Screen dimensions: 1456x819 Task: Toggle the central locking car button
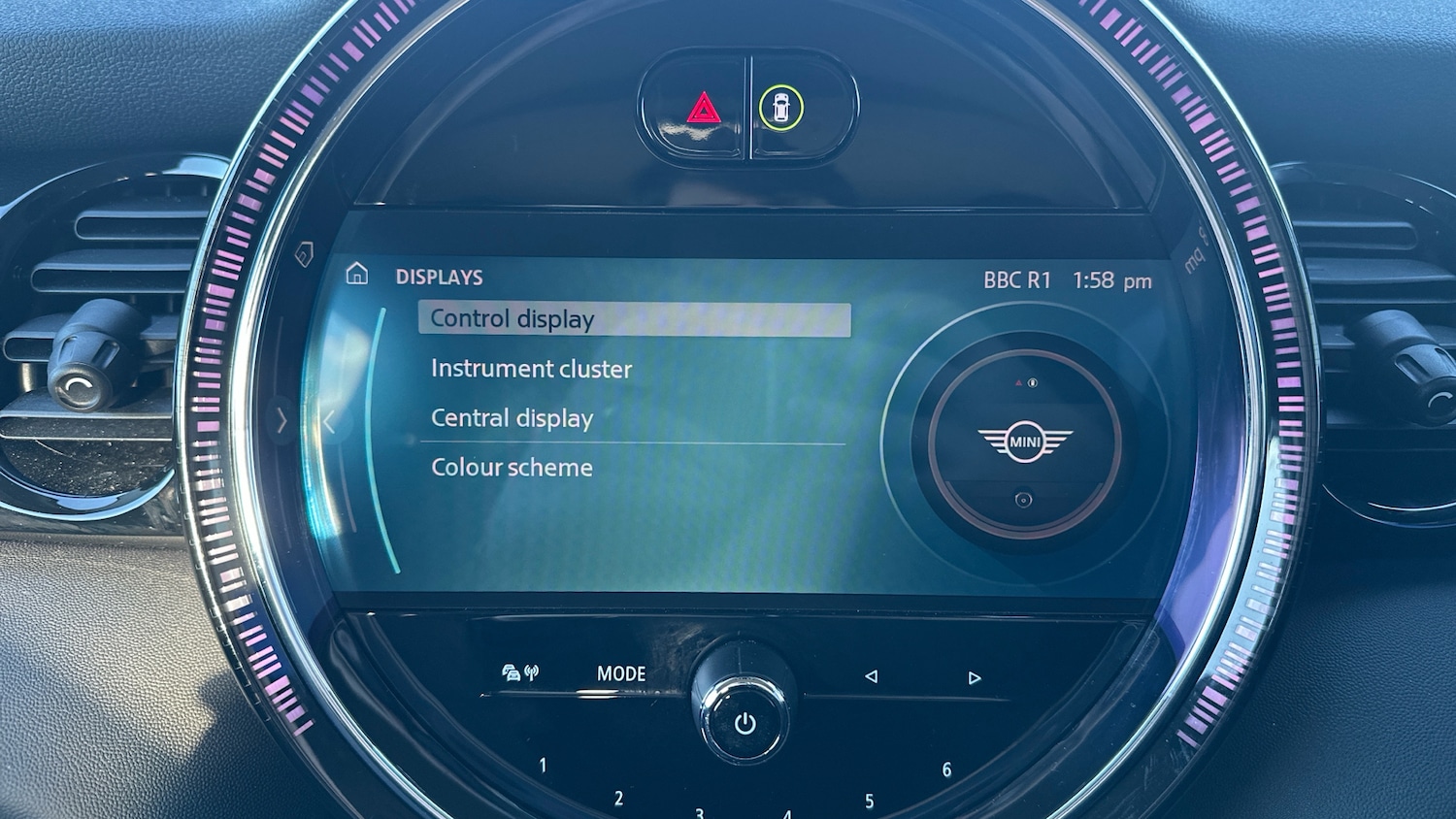coord(781,107)
